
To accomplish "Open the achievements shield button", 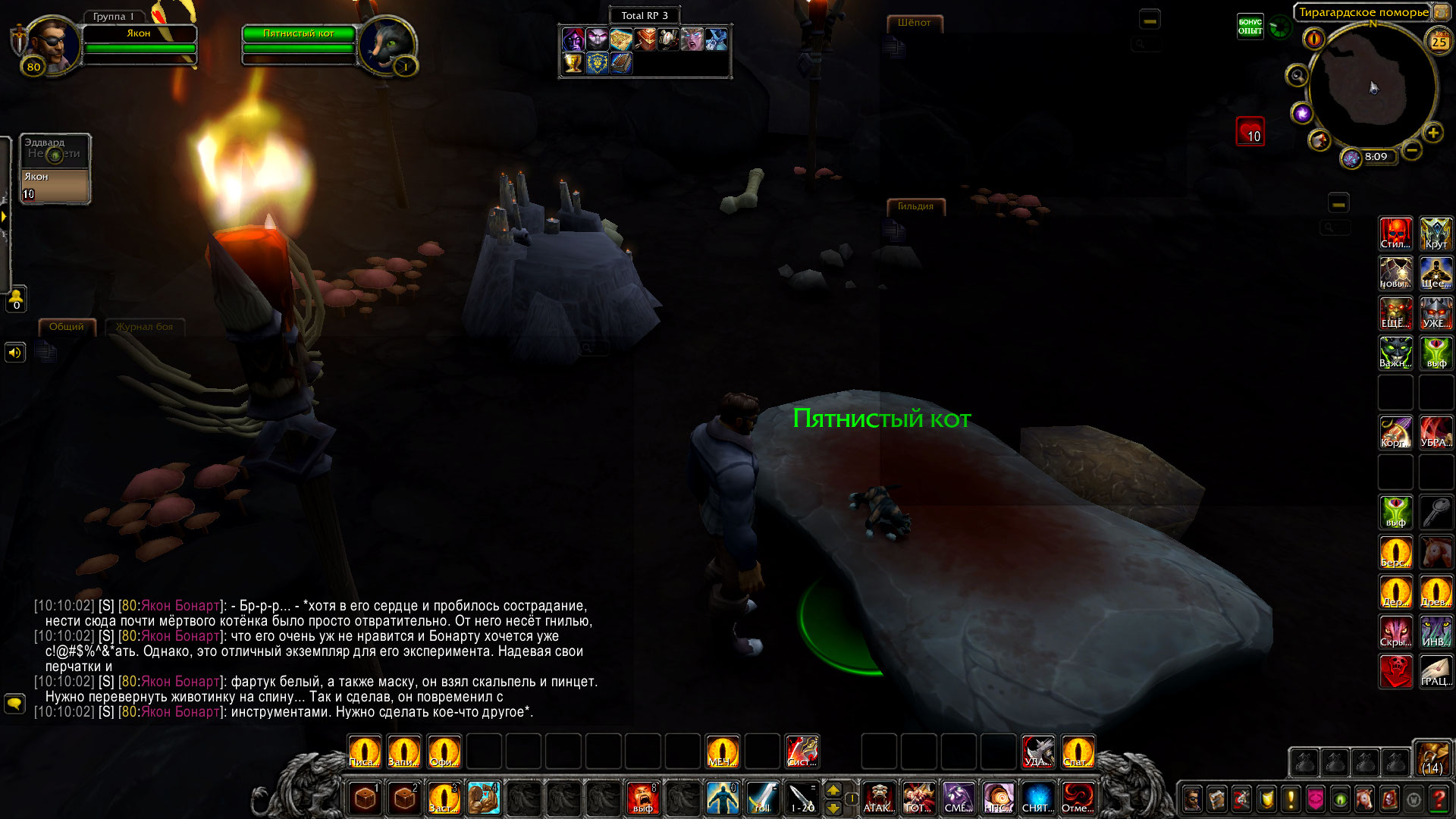I will 1266,799.
